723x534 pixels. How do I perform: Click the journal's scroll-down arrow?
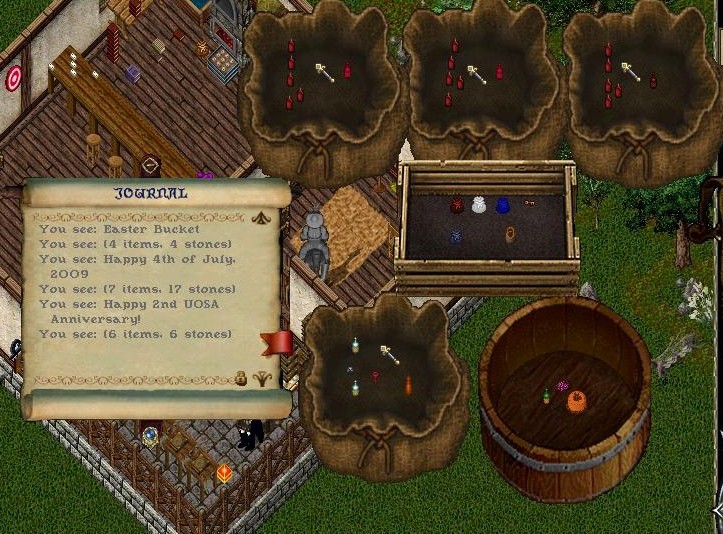[265, 378]
